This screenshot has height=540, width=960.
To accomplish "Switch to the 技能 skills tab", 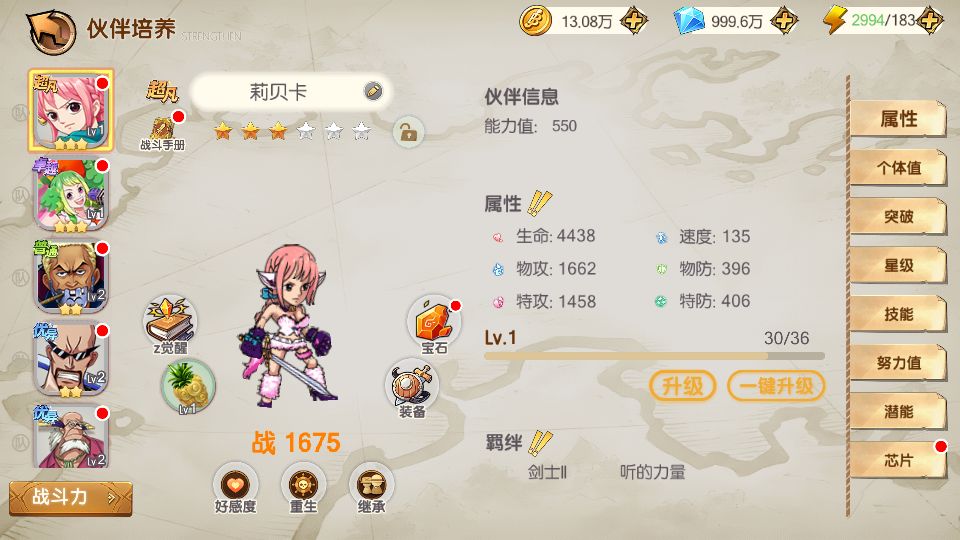I will click(x=898, y=314).
